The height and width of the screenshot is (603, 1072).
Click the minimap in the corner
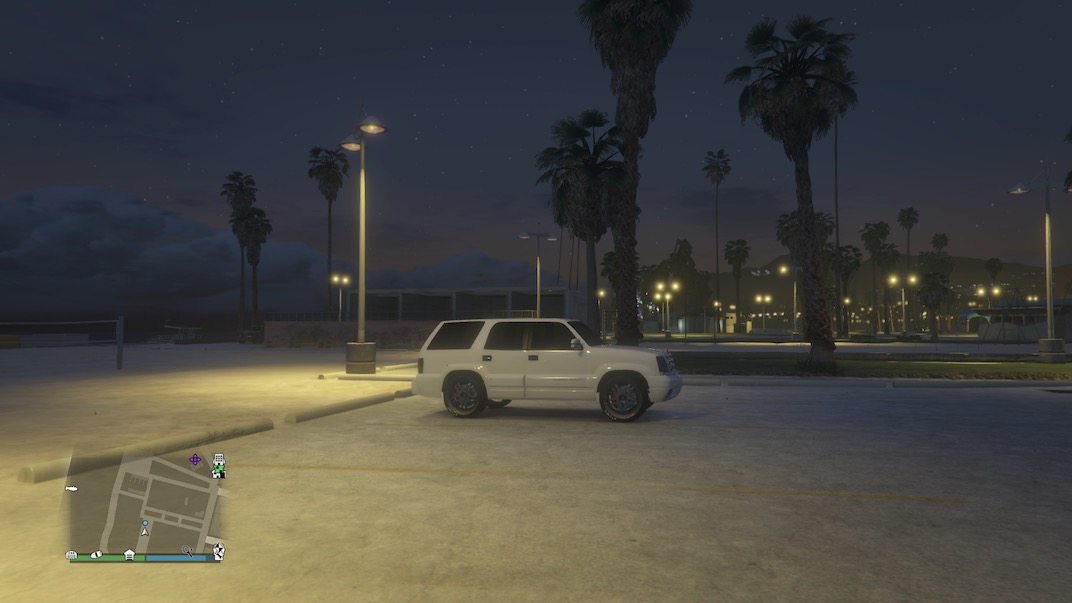[145, 505]
